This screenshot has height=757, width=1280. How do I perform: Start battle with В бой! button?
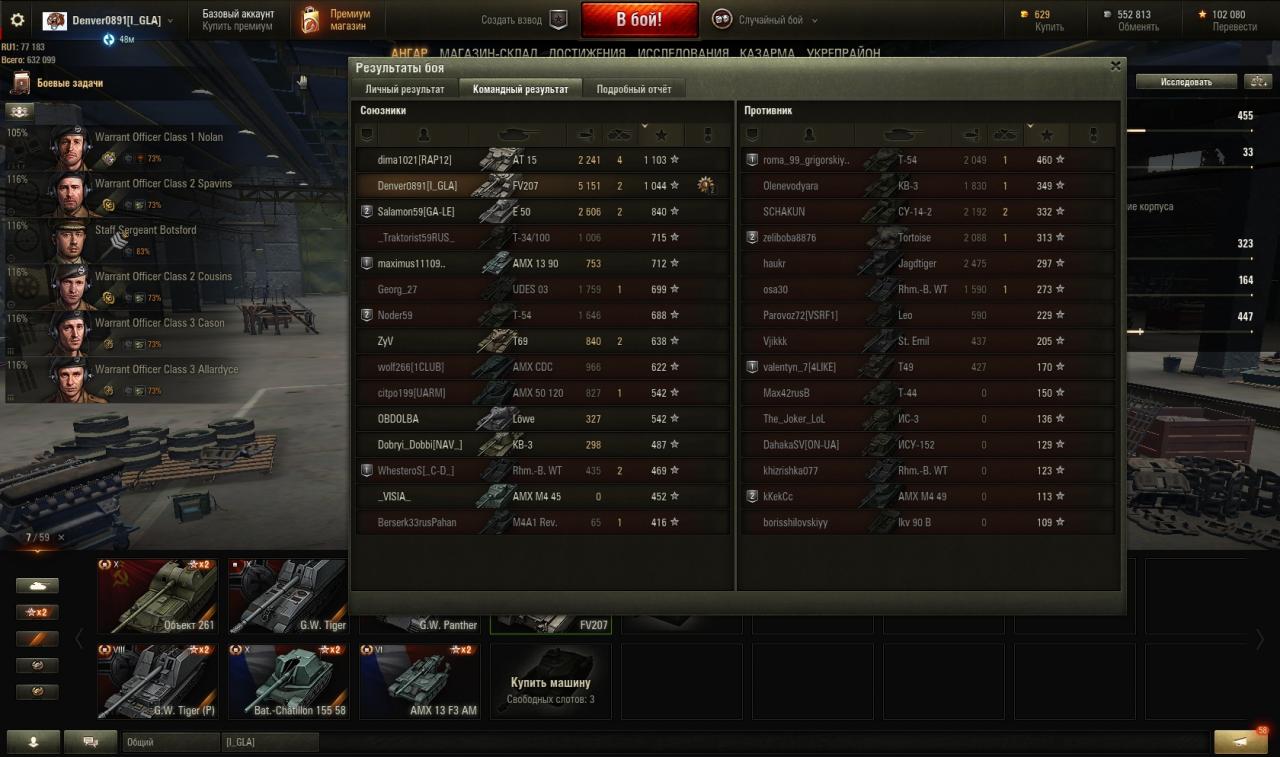640,20
